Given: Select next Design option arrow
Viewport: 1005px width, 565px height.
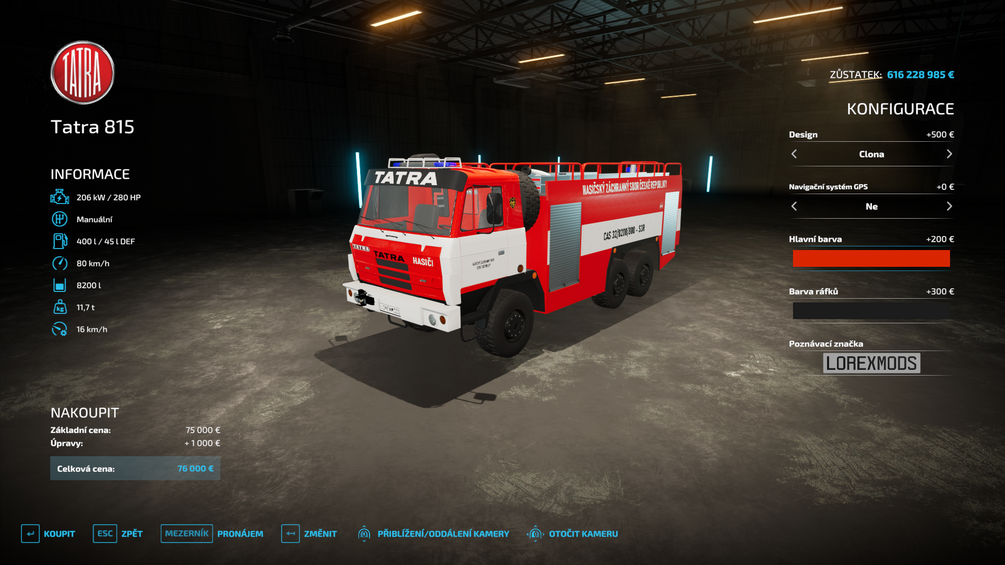Looking at the screenshot, I should (x=949, y=154).
